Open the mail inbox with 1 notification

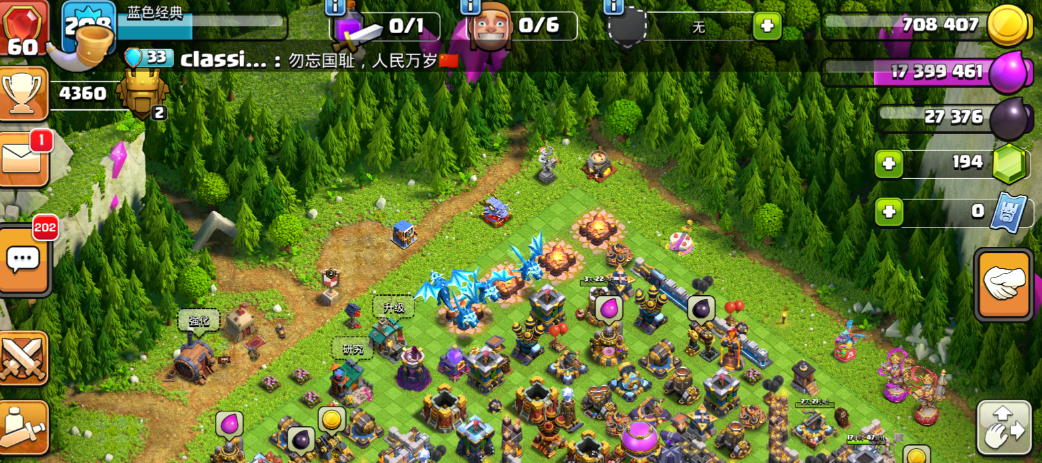[22, 159]
